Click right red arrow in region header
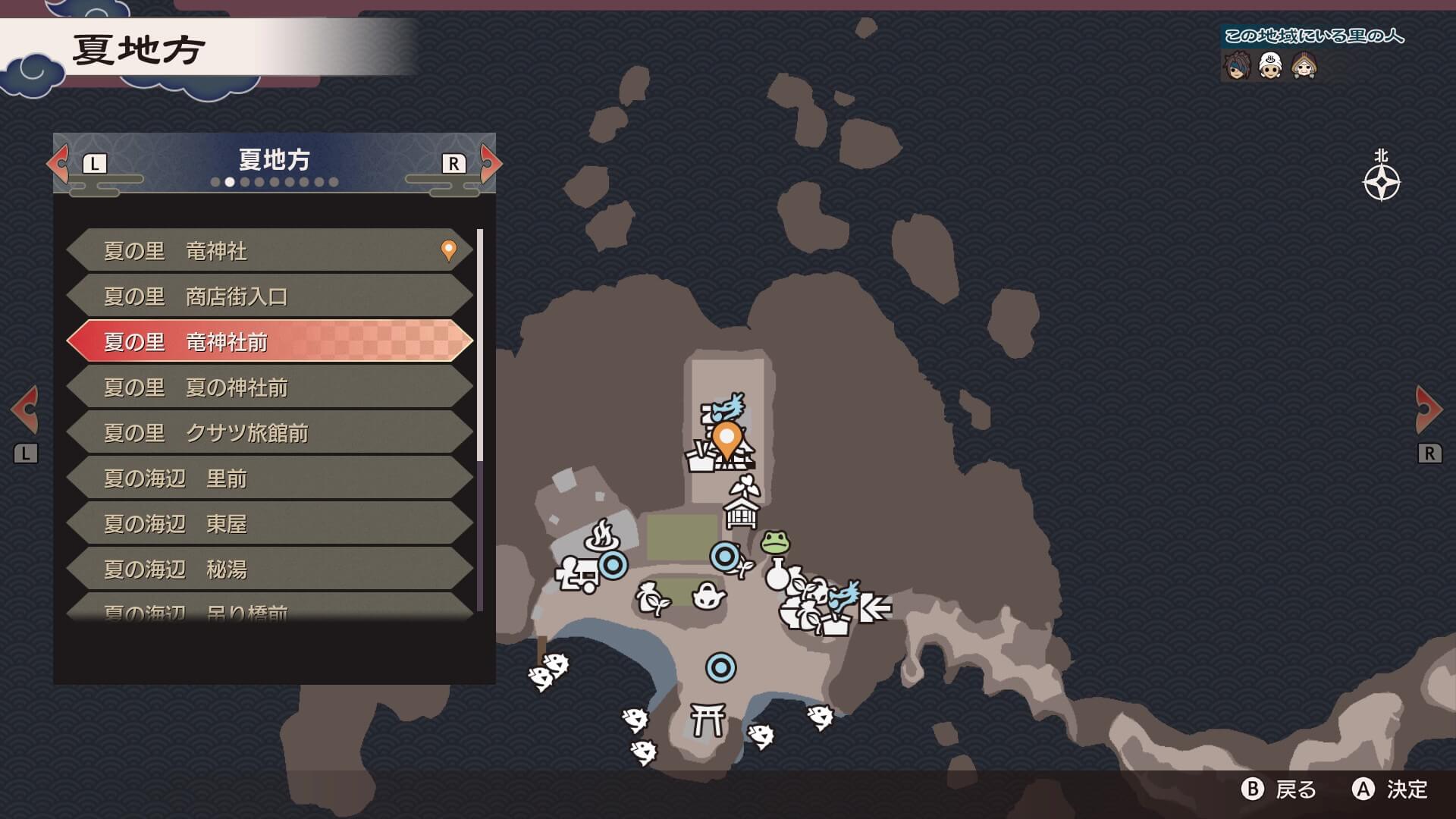The height and width of the screenshot is (819, 1456). coord(491,163)
